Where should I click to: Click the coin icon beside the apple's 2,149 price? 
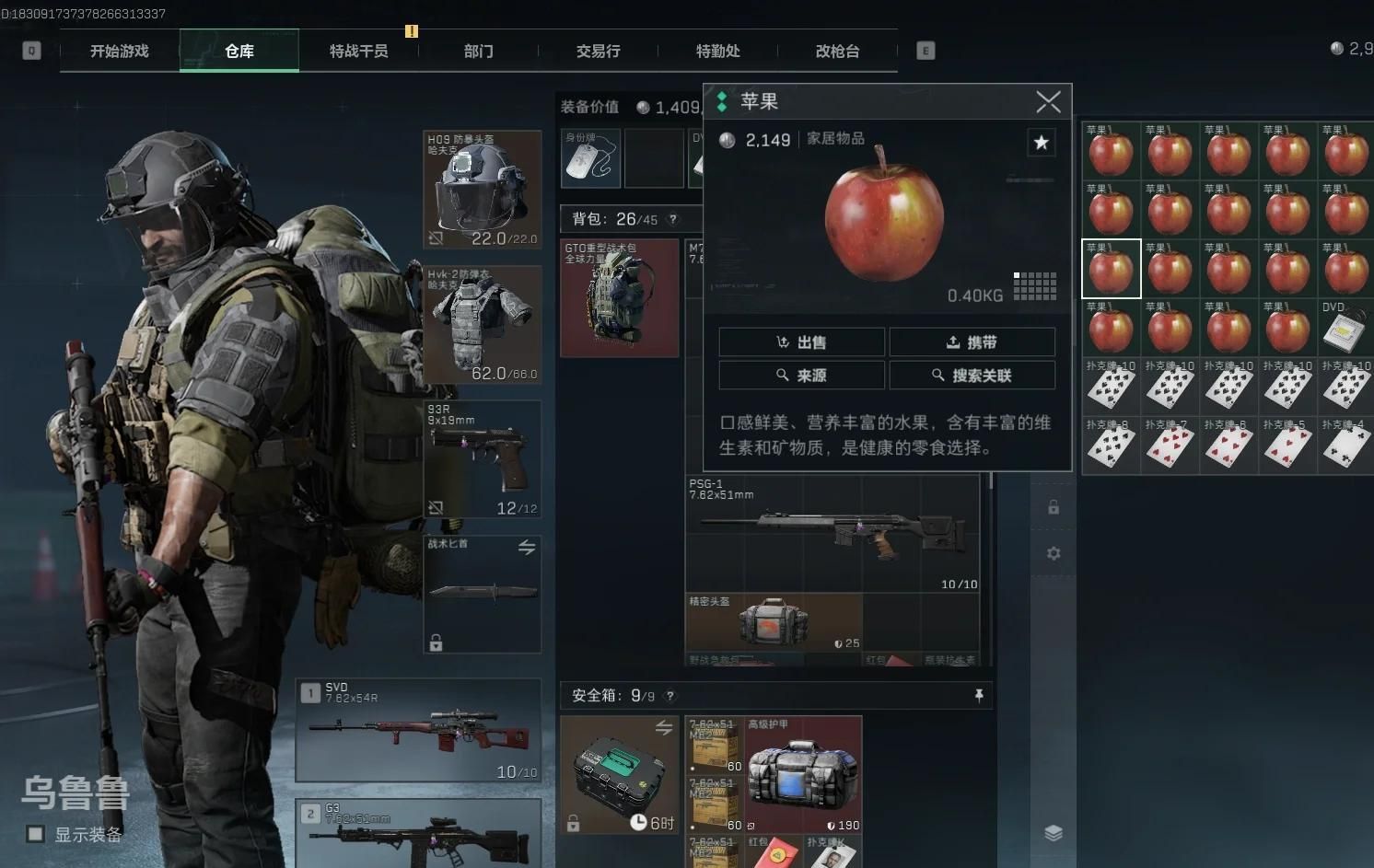pos(727,140)
